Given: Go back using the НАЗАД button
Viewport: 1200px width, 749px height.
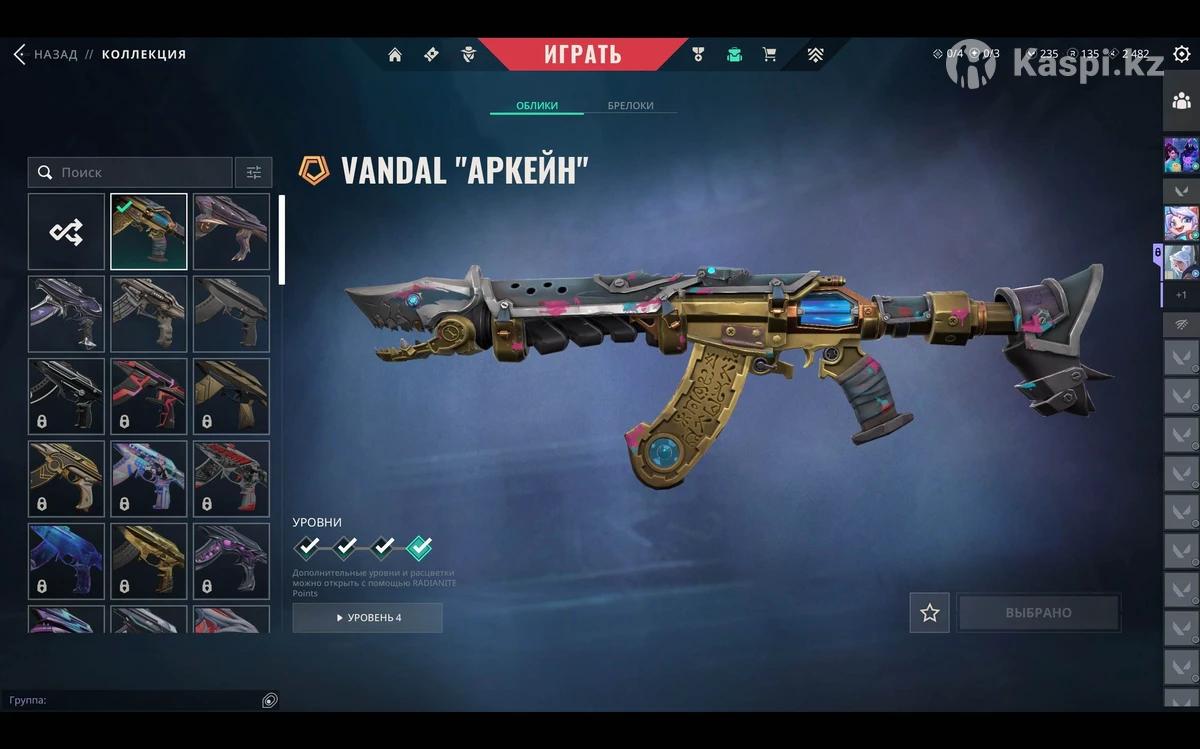Looking at the screenshot, I should click(x=45, y=54).
